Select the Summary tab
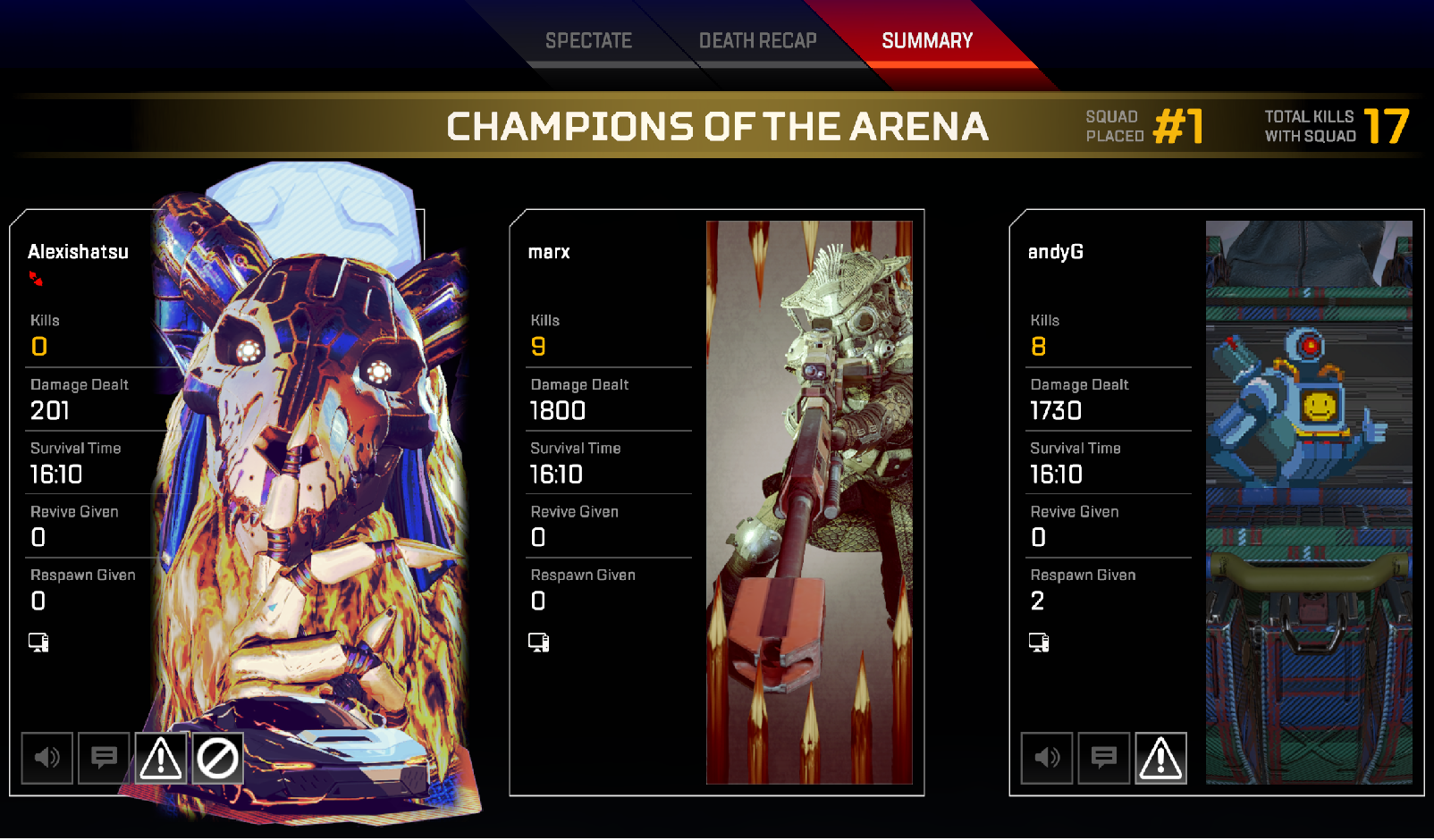This screenshot has height=840, width=1434. tap(927, 41)
